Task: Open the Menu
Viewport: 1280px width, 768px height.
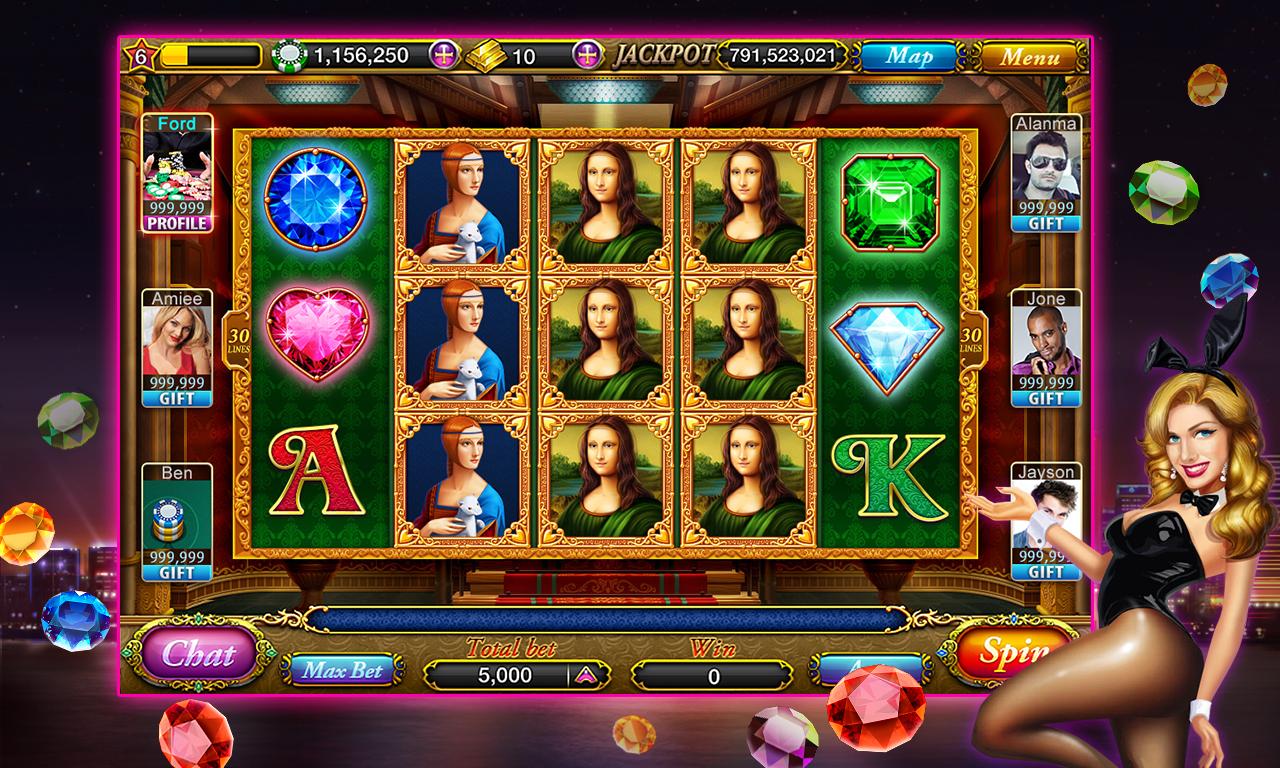Action: coord(1029,56)
